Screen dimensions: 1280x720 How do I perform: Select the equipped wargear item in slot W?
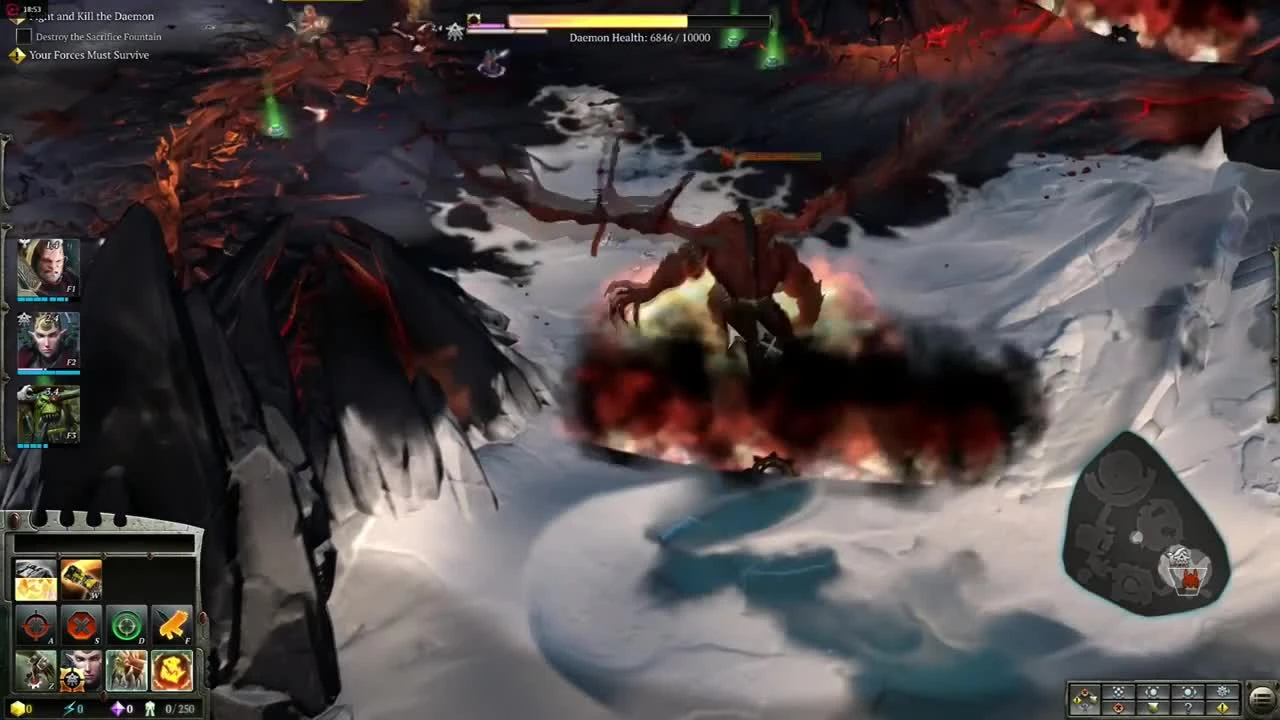(80, 579)
